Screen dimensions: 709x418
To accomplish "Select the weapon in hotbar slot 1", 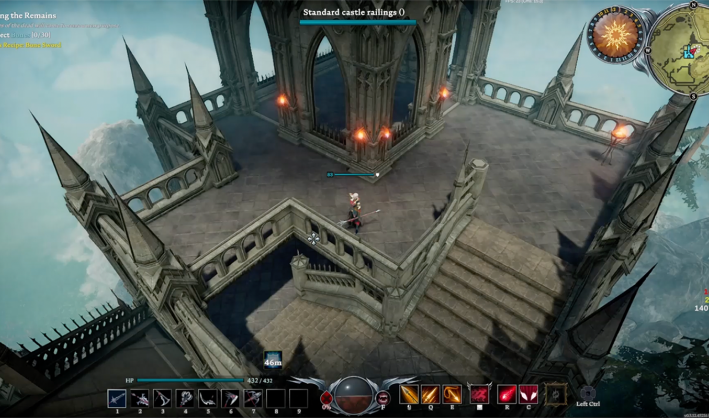I will pyautogui.click(x=117, y=398).
